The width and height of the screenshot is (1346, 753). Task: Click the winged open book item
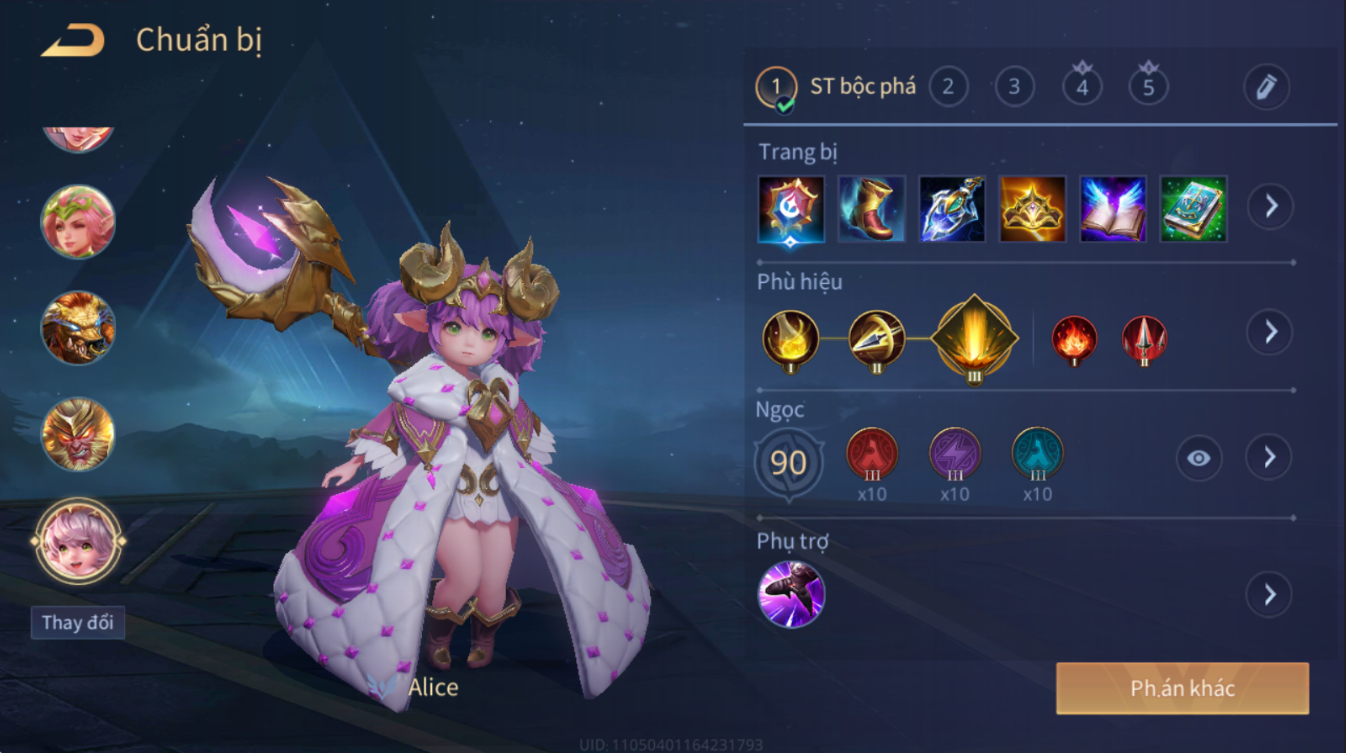[x=1112, y=209]
